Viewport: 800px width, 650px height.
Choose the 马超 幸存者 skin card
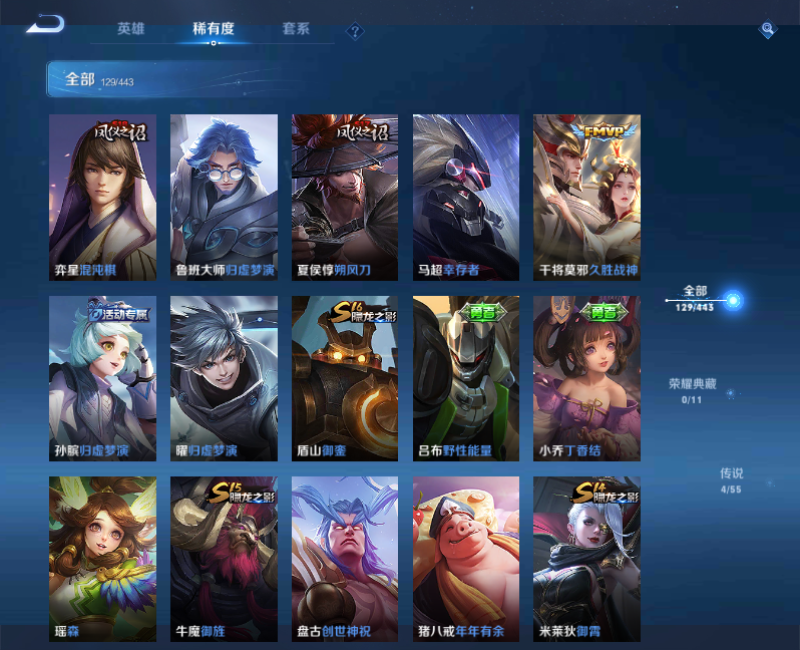466,197
